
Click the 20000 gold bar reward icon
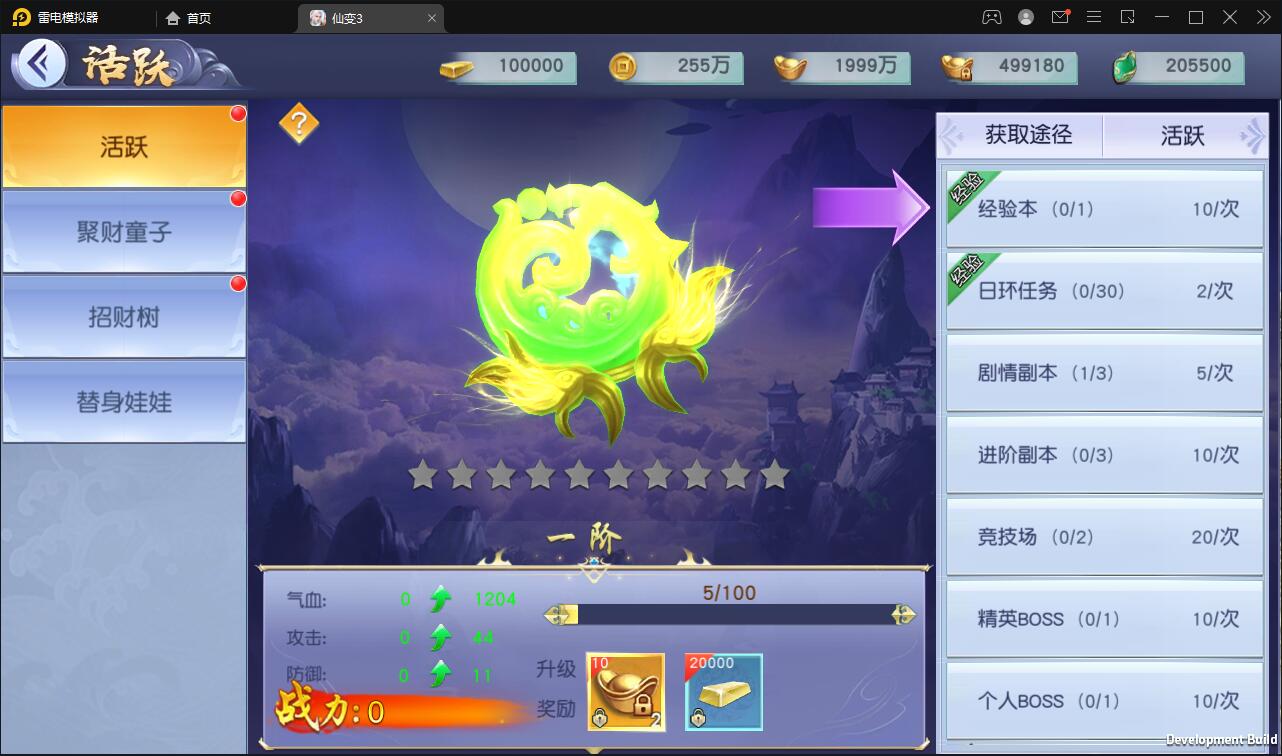pyautogui.click(x=723, y=691)
